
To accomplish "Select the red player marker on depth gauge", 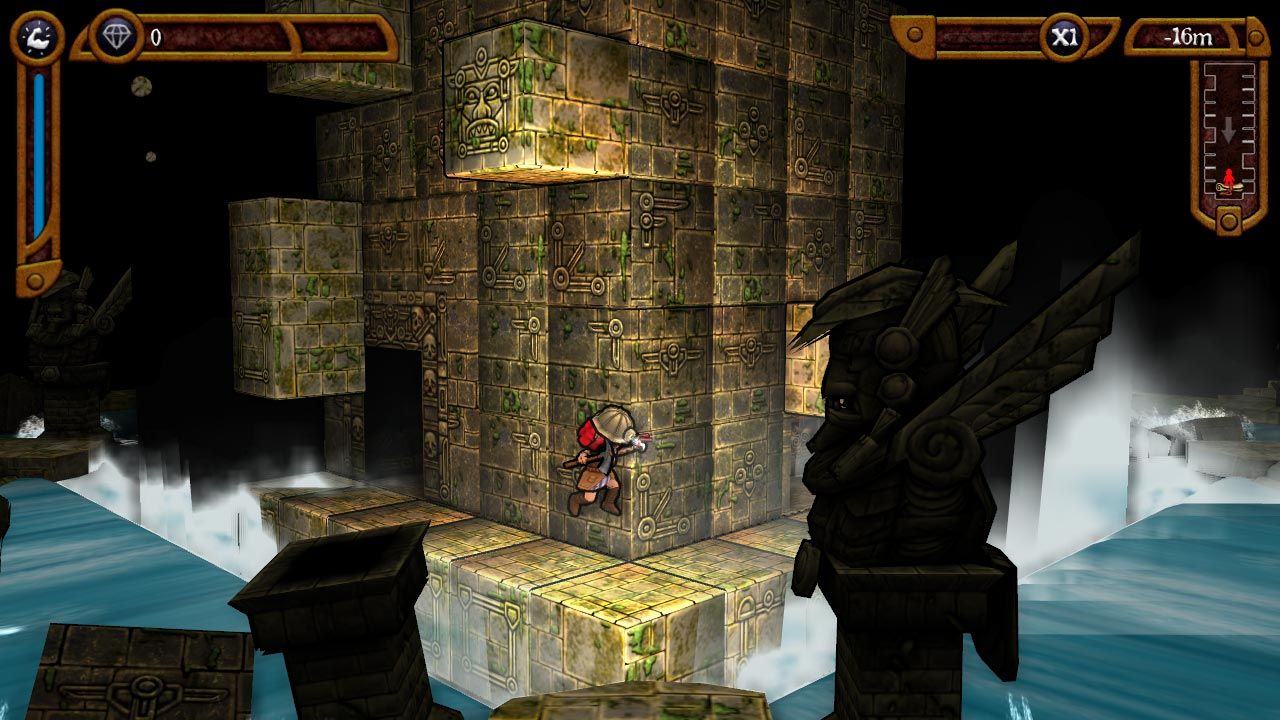I will (x=1228, y=180).
